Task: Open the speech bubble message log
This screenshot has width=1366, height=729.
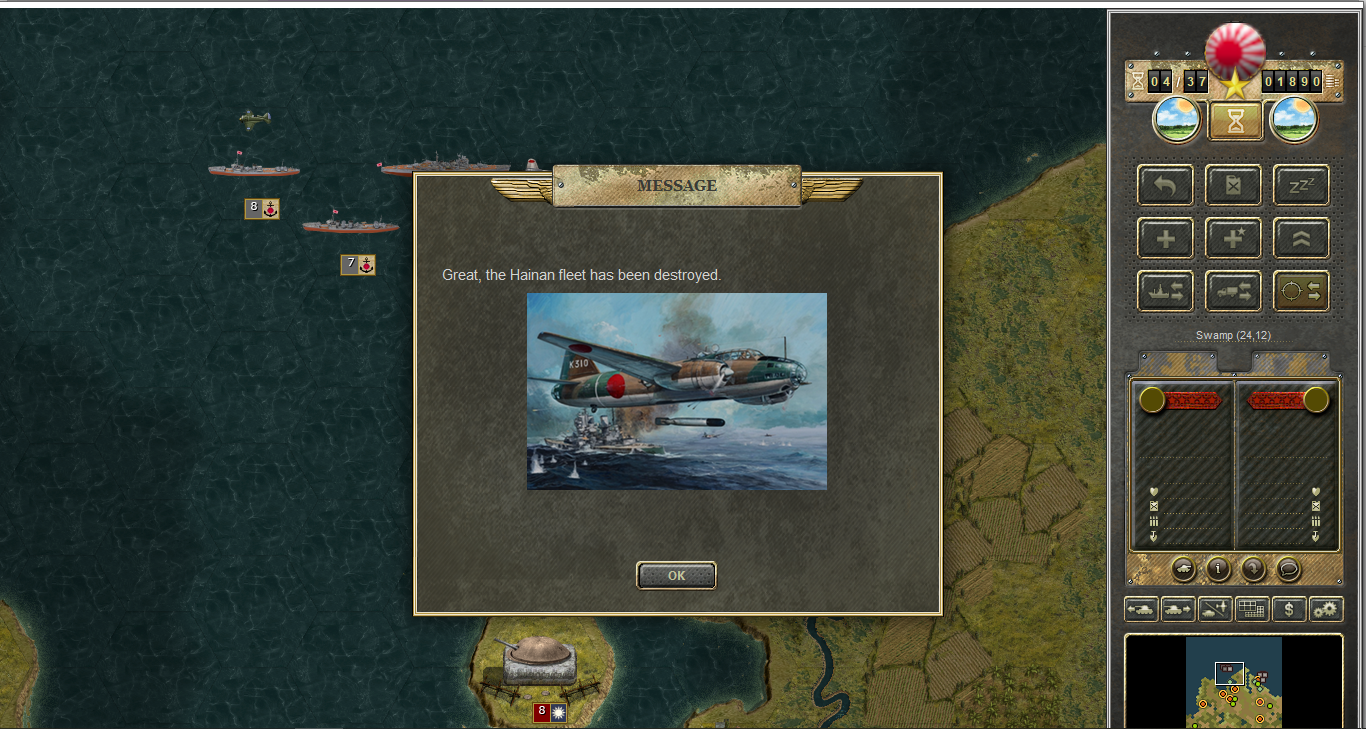Action: 1288,569
